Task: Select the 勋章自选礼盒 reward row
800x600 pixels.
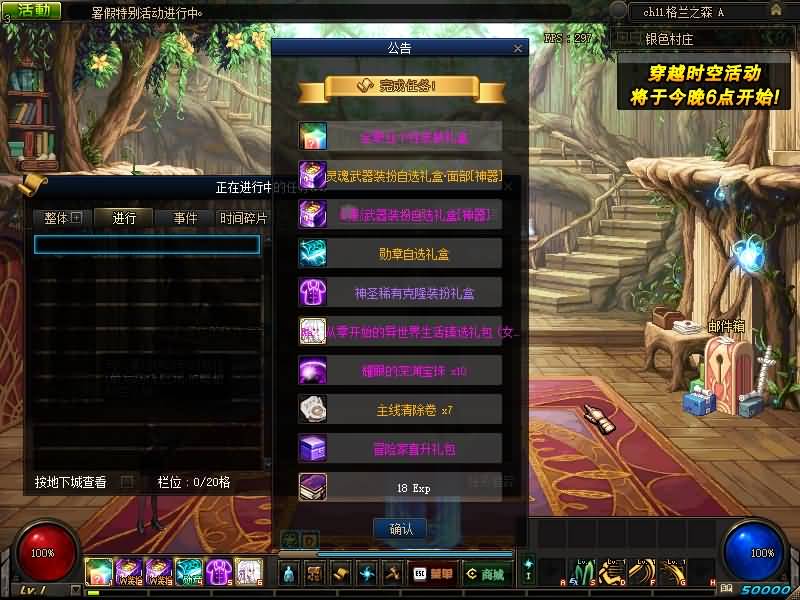Action: [x=400, y=253]
